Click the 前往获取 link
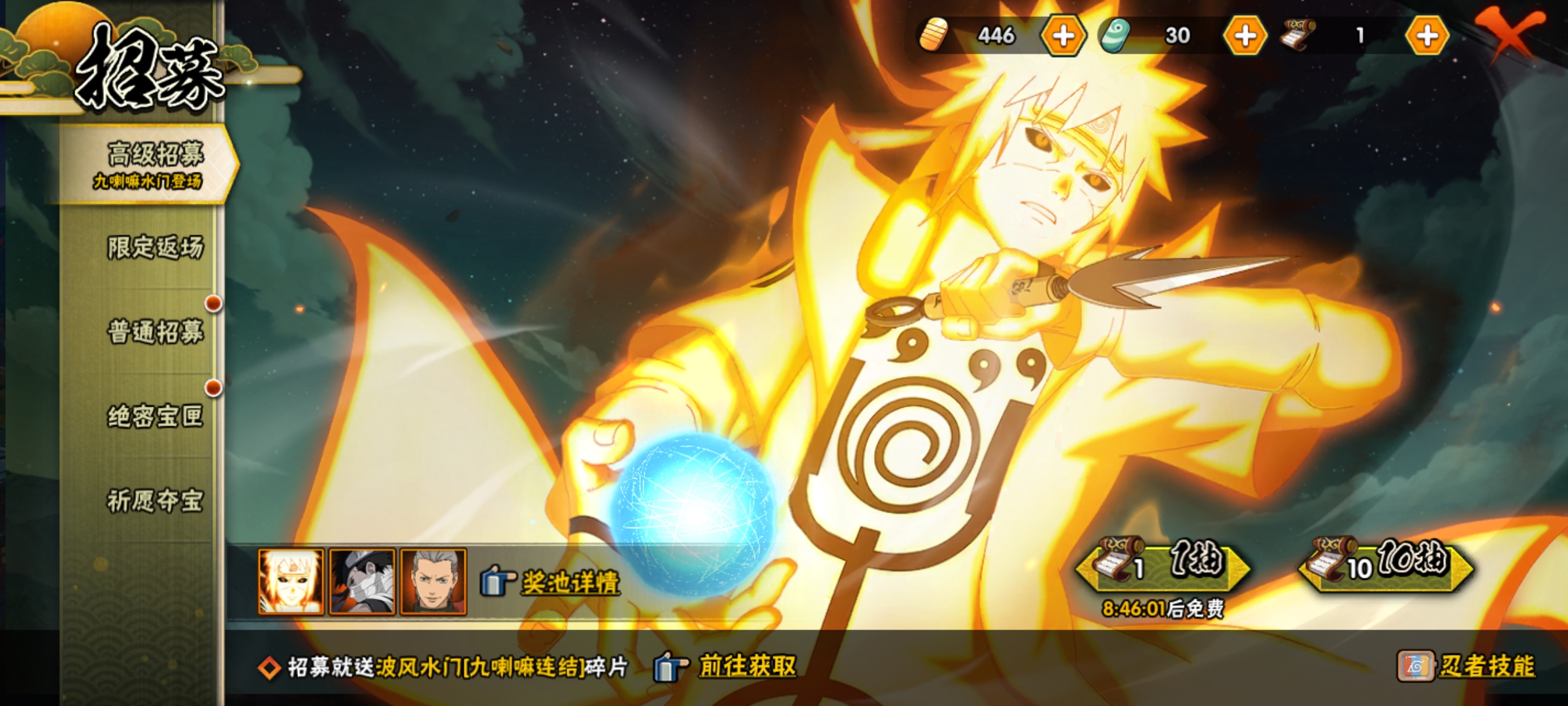This screenshot has width=1568, height=706. pyautogui.click(x=747, y=667)
